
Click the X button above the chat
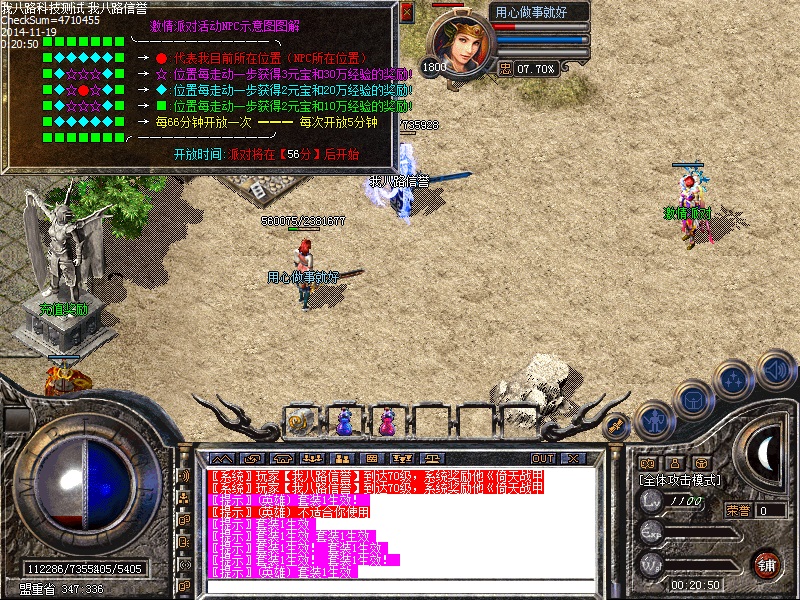pyautogui.click(x=573, y=458)
